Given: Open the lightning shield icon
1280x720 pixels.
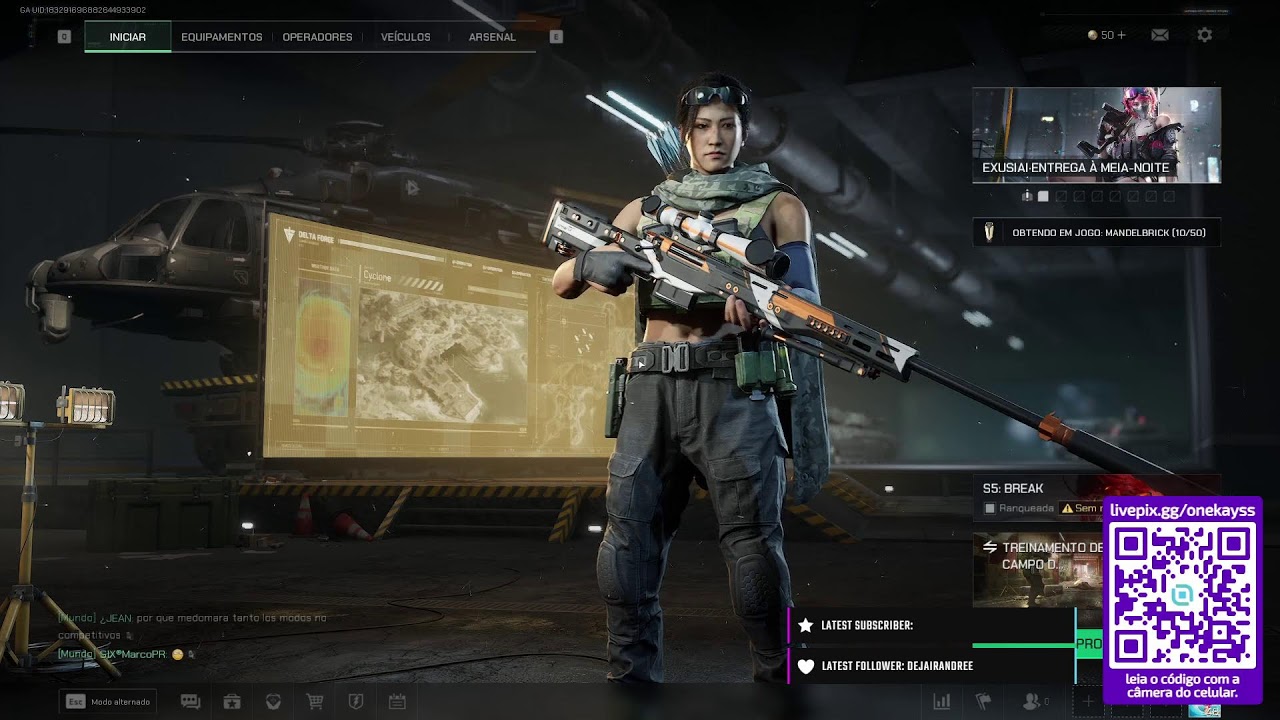Looking at the screenshot, I should point(355,702).
